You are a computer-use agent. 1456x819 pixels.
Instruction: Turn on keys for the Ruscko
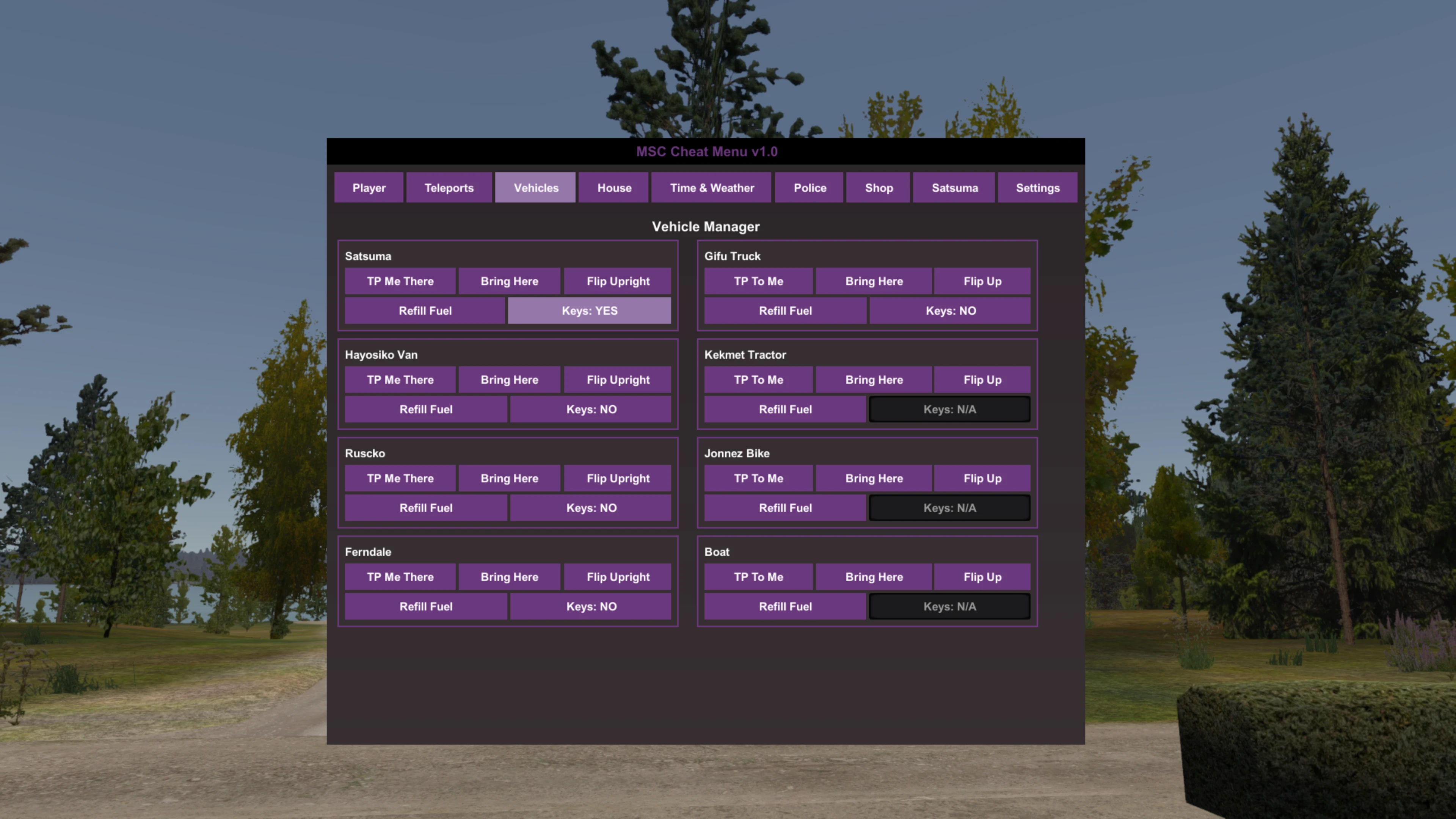(x=591, y=508)
